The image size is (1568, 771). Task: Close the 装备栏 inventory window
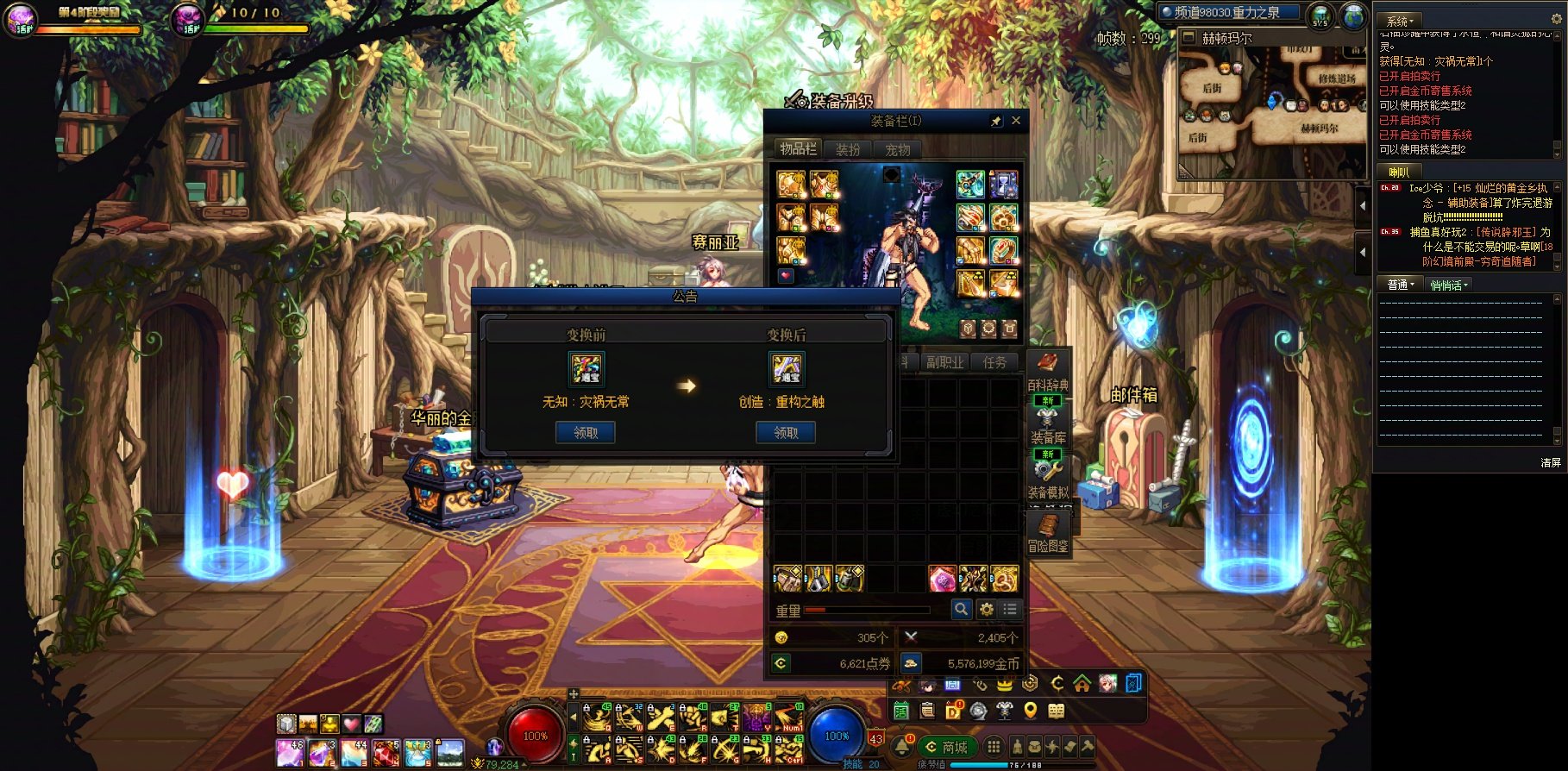(x=1016, y=121)
